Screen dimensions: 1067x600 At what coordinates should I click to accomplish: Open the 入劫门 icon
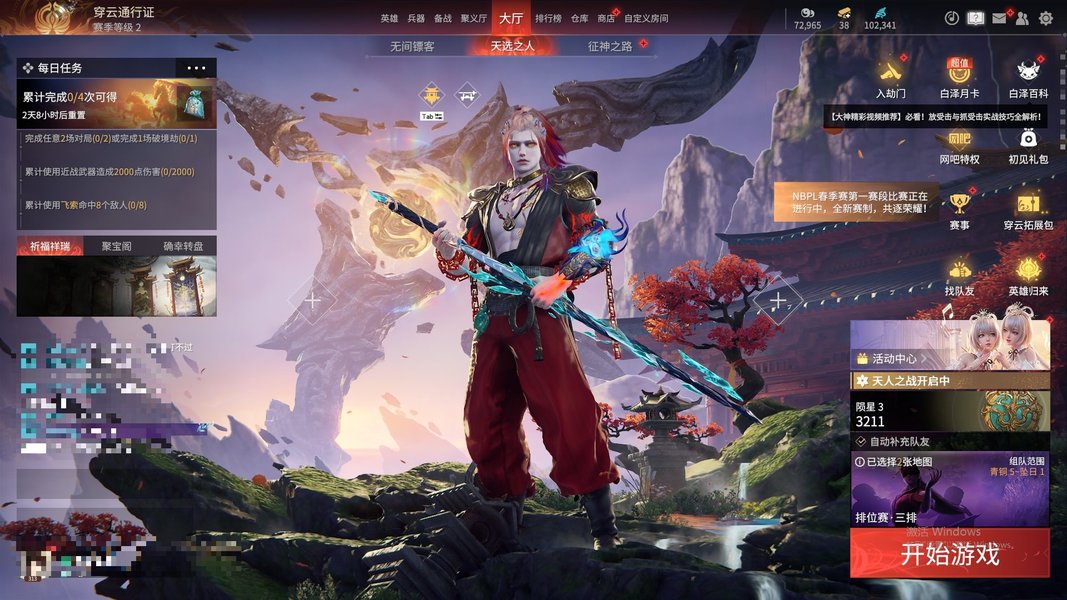tap(890, 78)
